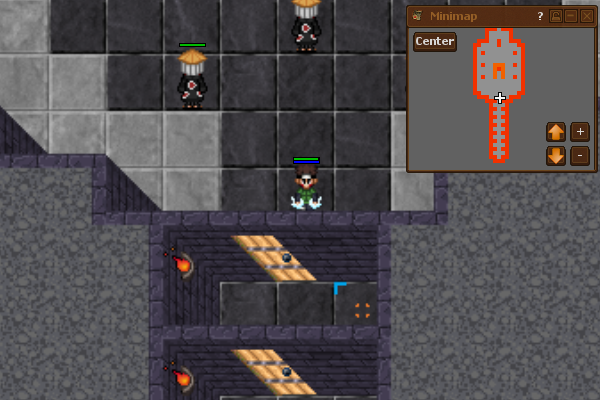
Task: Open the Minimap help question mark
Action: pos(540,16)
